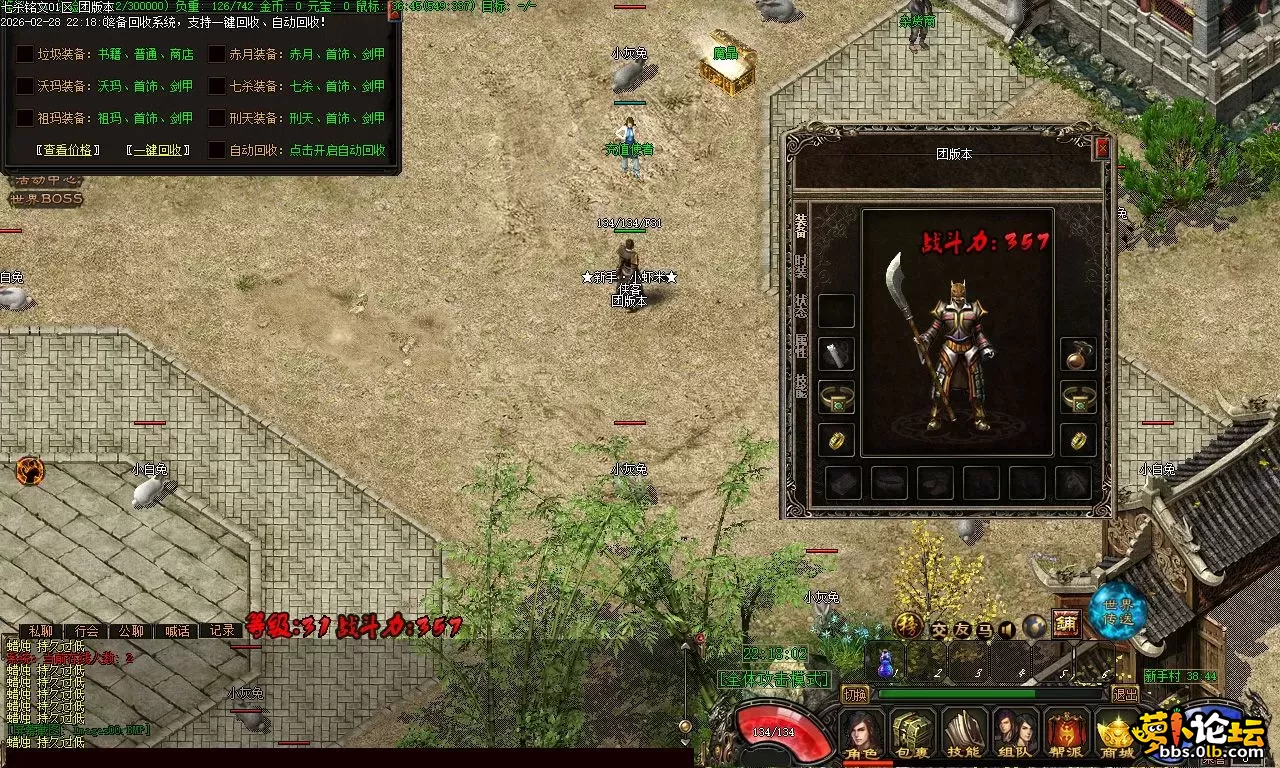Switch to the 行会 guild chat tab
Viewport: 1280px width, 768px height.
coord(87,631)
